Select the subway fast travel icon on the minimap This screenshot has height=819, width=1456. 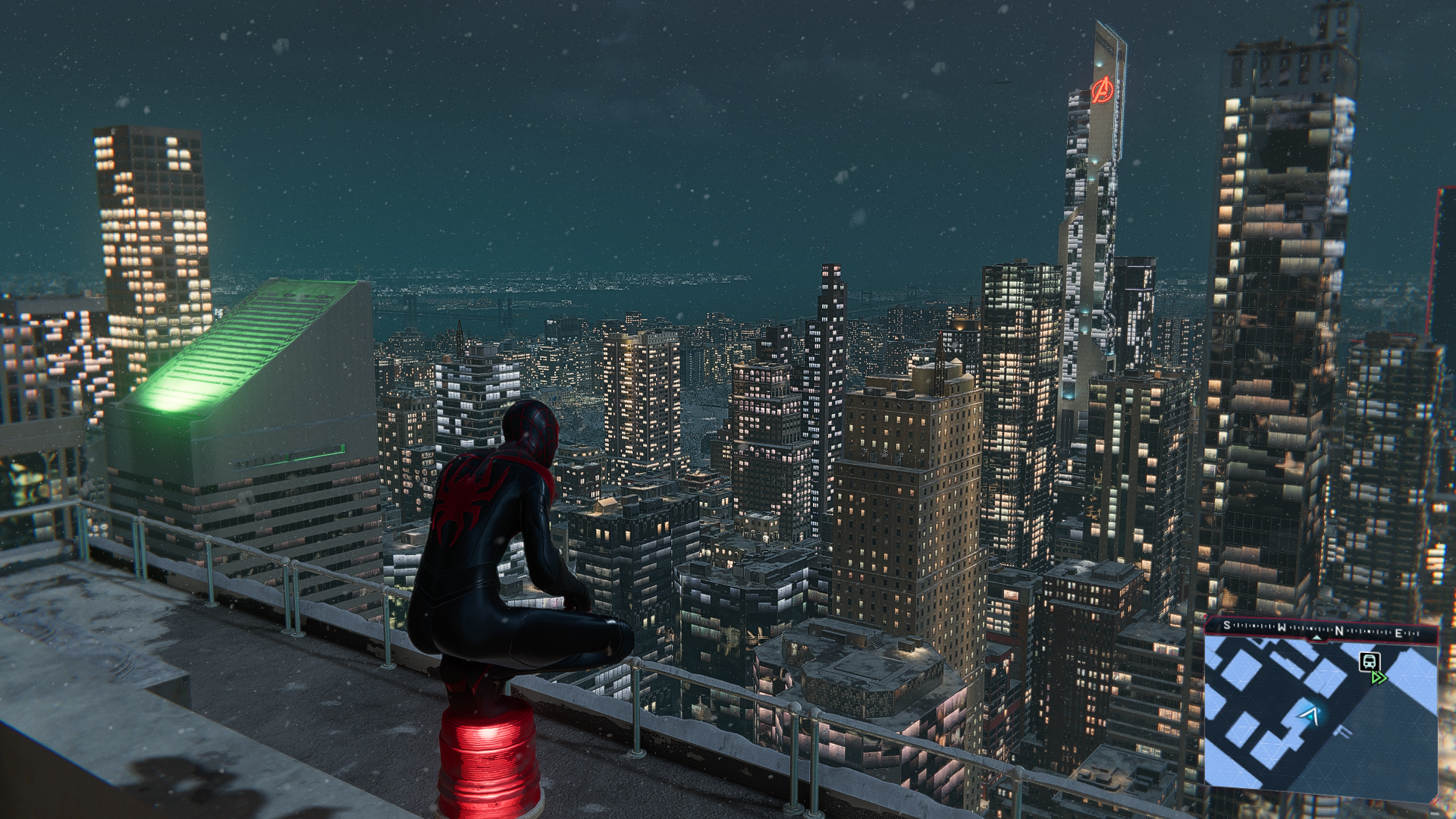[1370, 662]
